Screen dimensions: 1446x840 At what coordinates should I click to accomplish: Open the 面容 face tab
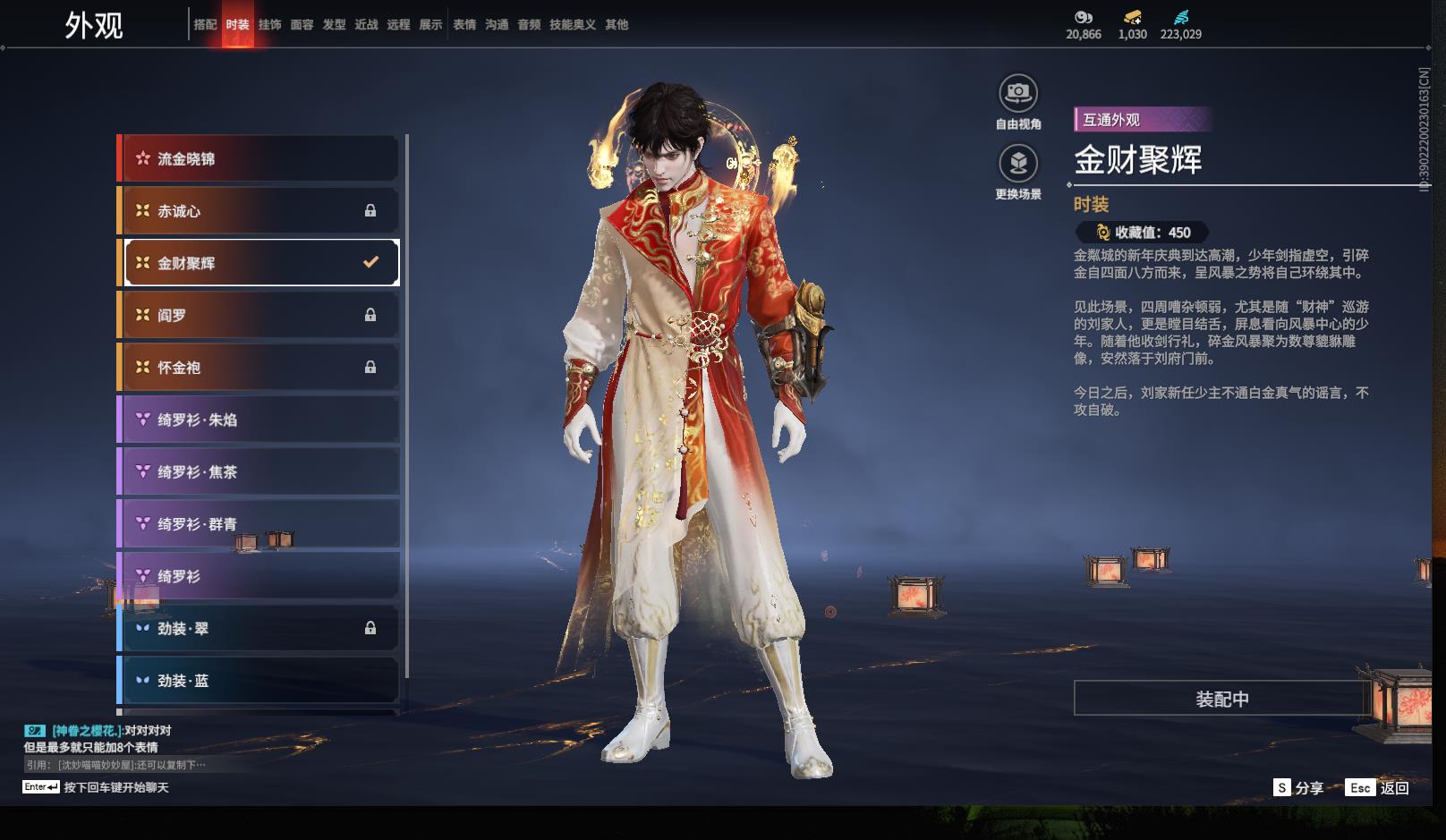(302, 25)
